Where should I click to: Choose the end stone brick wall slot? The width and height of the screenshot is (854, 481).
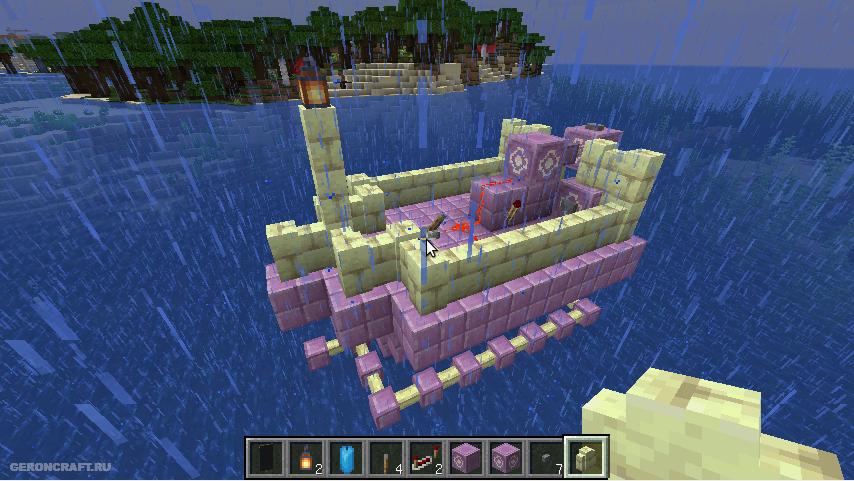(585, 458)
